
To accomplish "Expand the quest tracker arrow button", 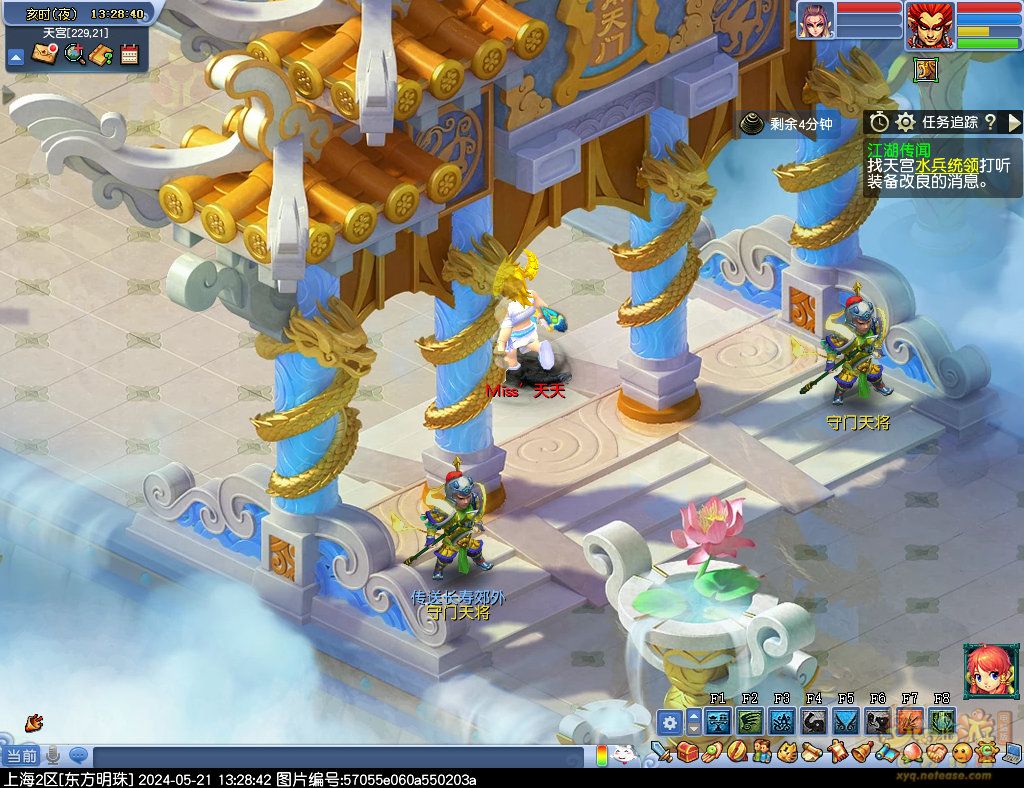I will [1014, 122].
